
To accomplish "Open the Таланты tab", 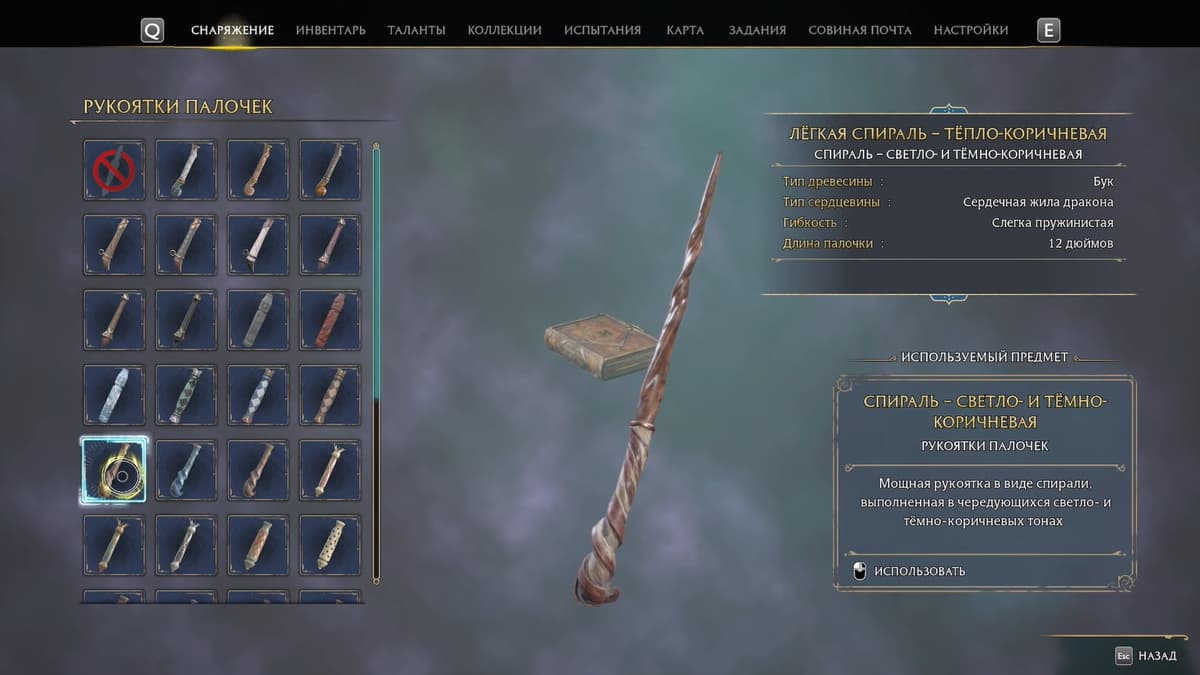I will (416, 30).
